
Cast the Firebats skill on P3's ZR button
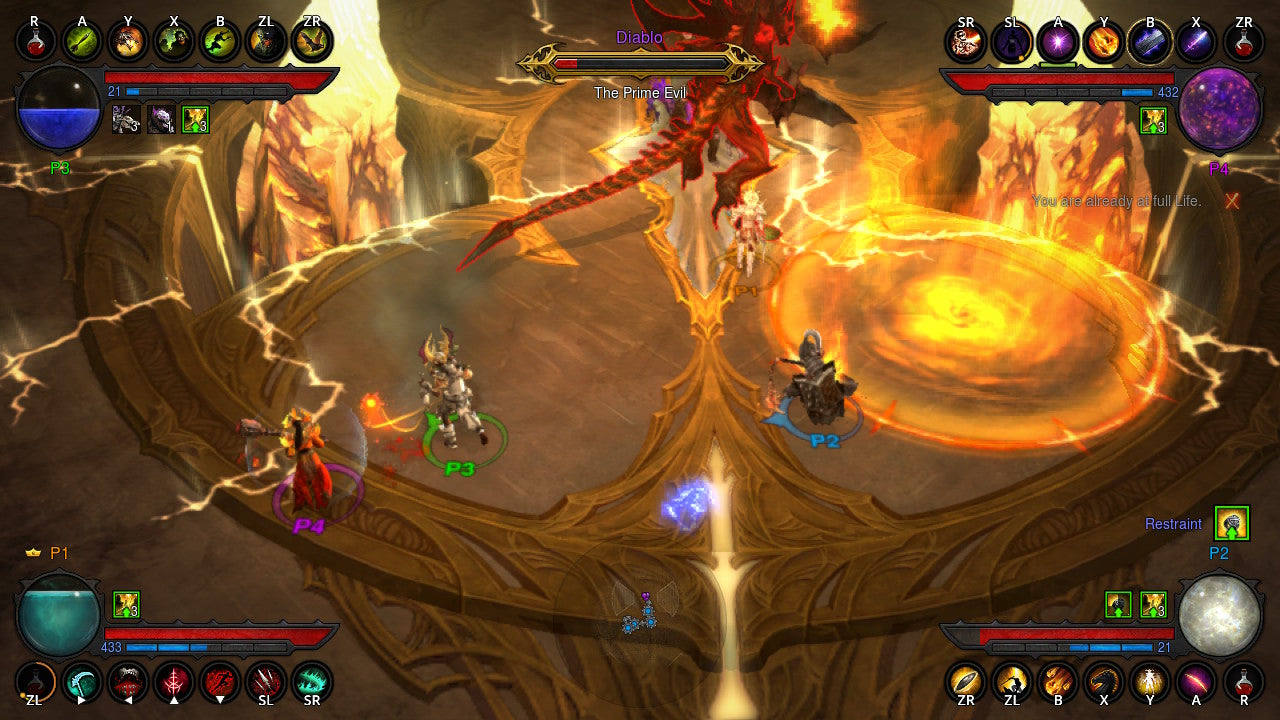(x=311, y=42)
